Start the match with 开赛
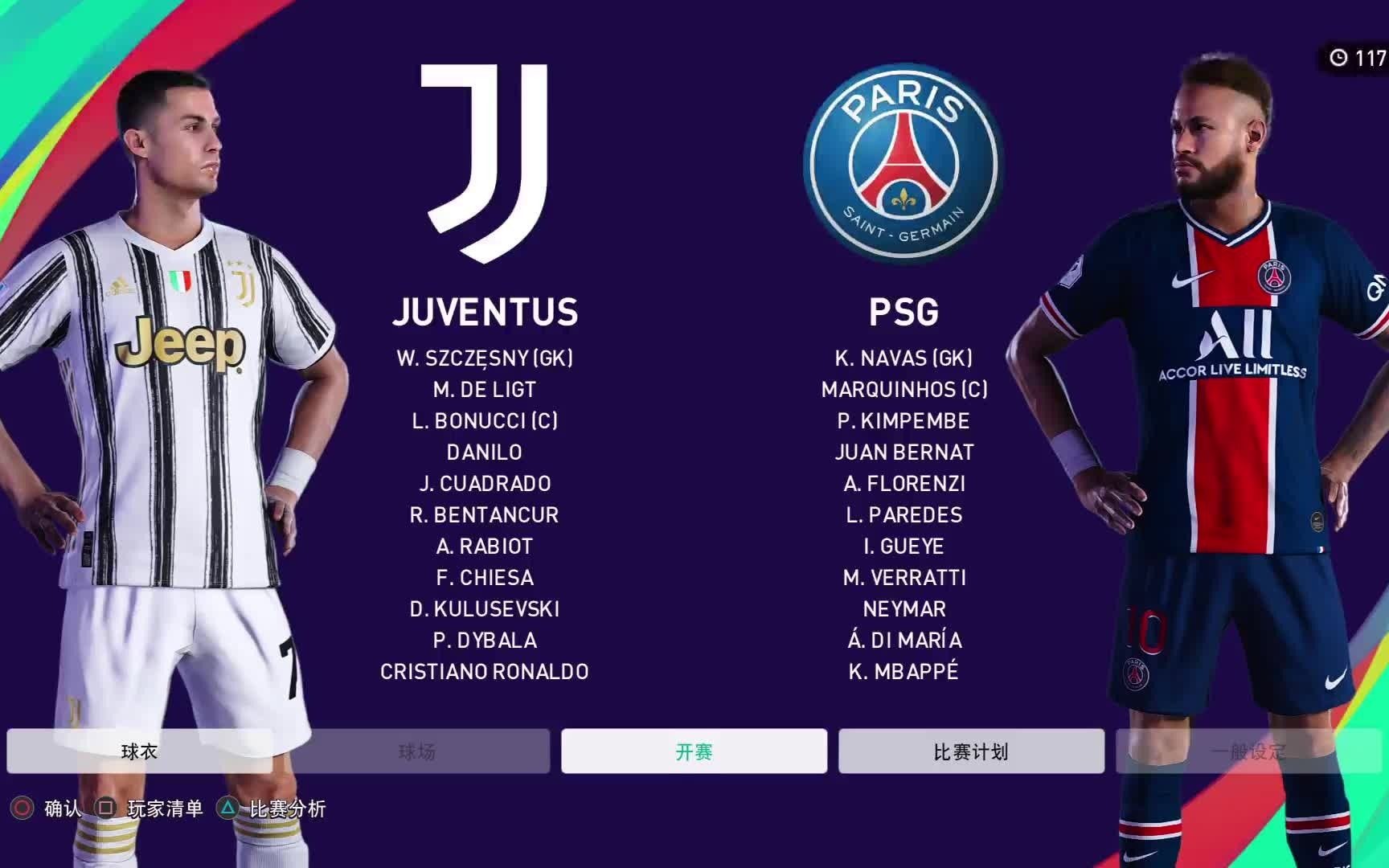The width and height of the screenshot is (1389, 868). 694,751
